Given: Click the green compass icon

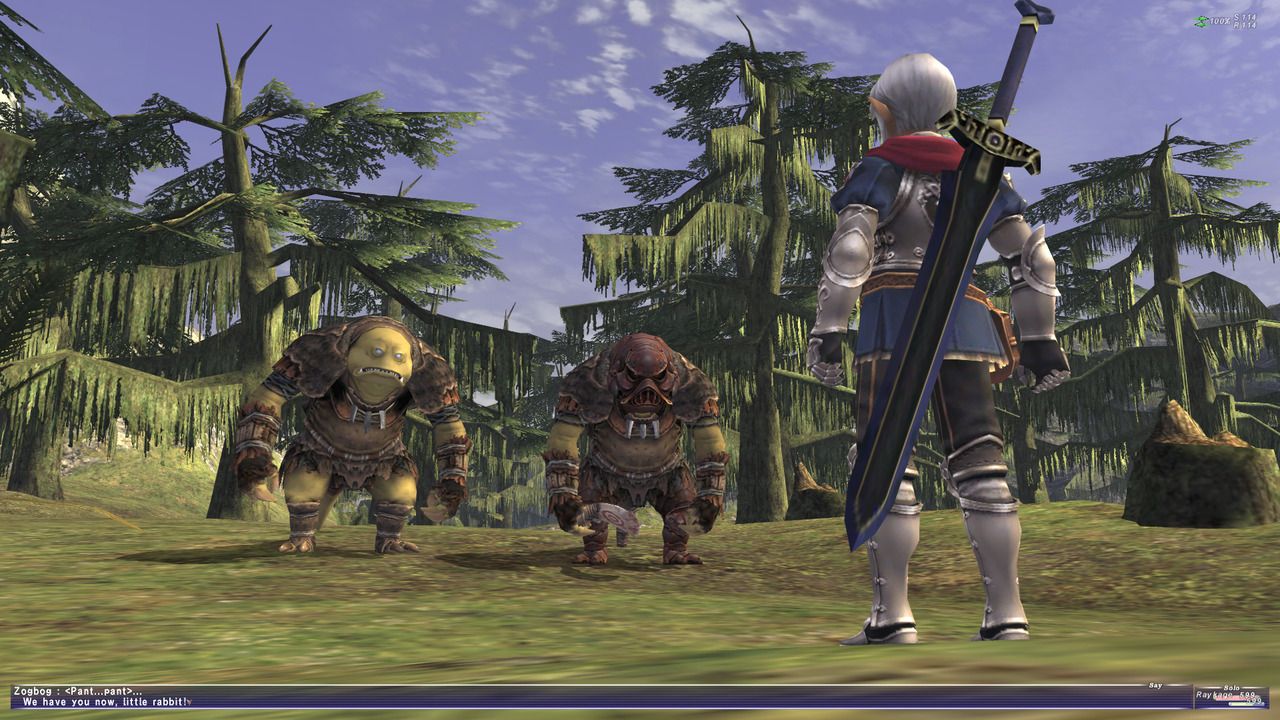Looking at the screenshot, I should click(1199, 21).
